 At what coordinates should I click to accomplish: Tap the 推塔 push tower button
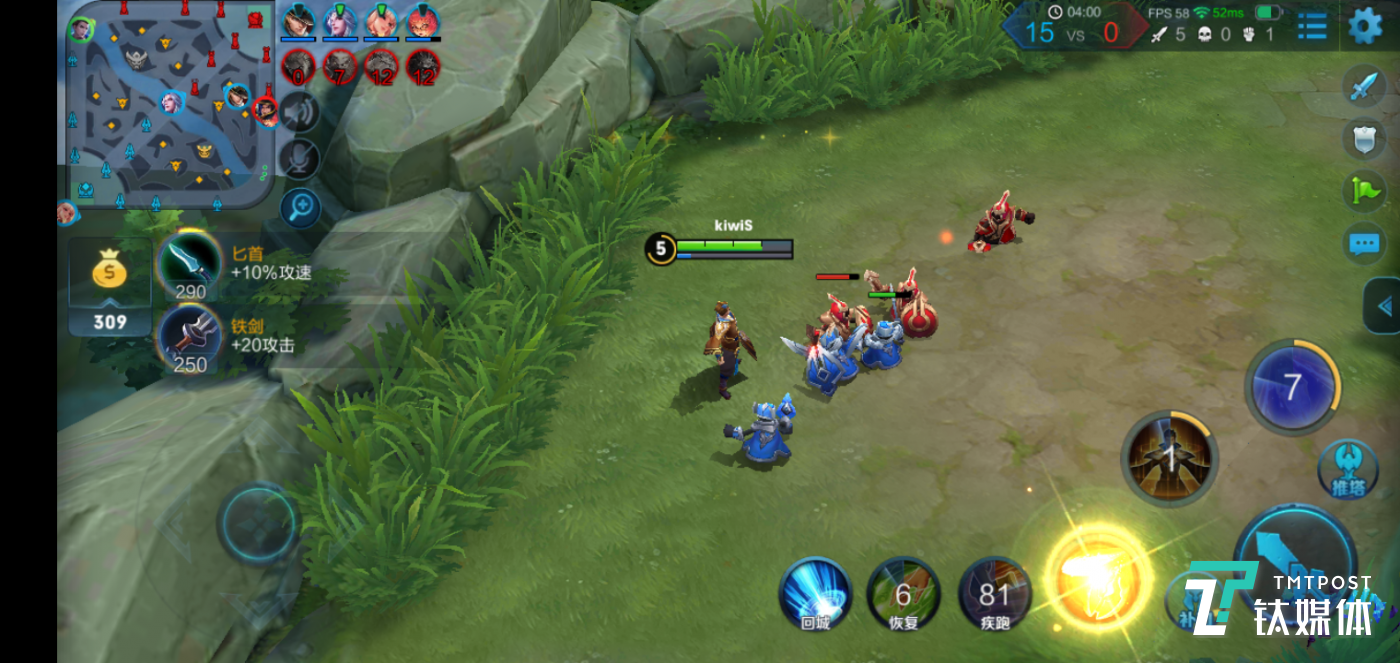pyautogui.click(x=1347, y=468)
